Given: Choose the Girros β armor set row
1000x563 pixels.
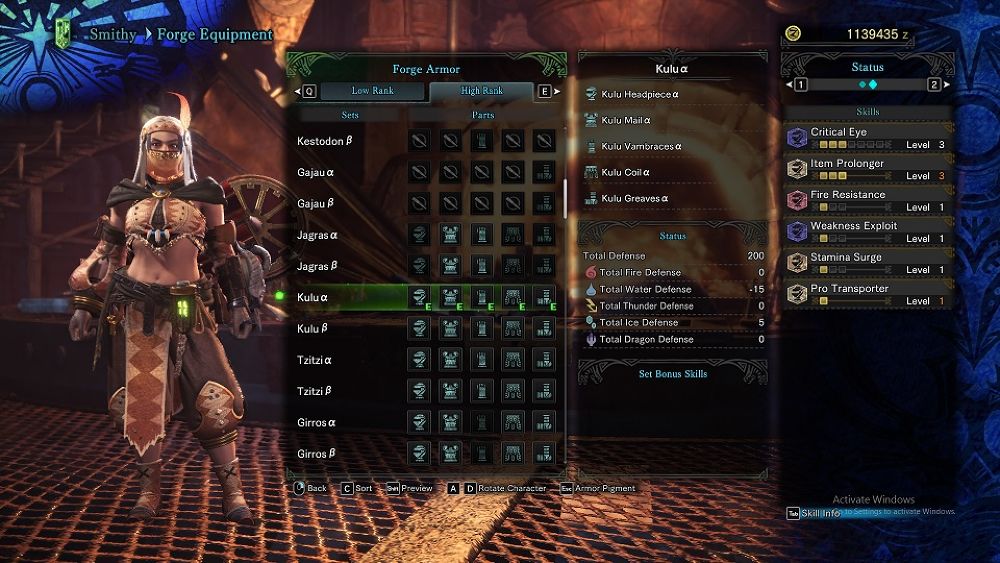Looking at the screenshot, I should [x=317, y=454].
